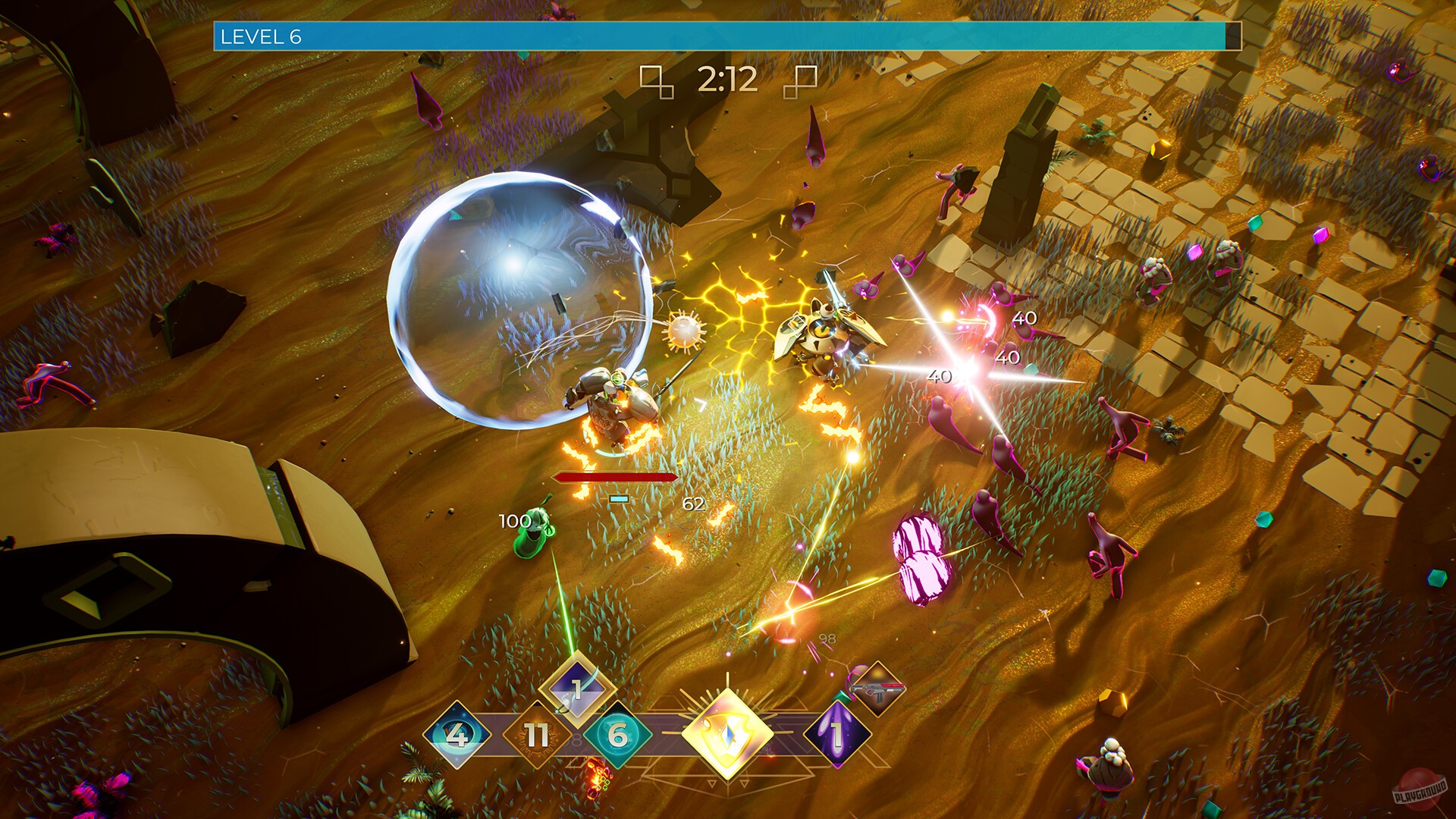
Task: Select the teal ability icon showing 6
Action: pos(619,736)
